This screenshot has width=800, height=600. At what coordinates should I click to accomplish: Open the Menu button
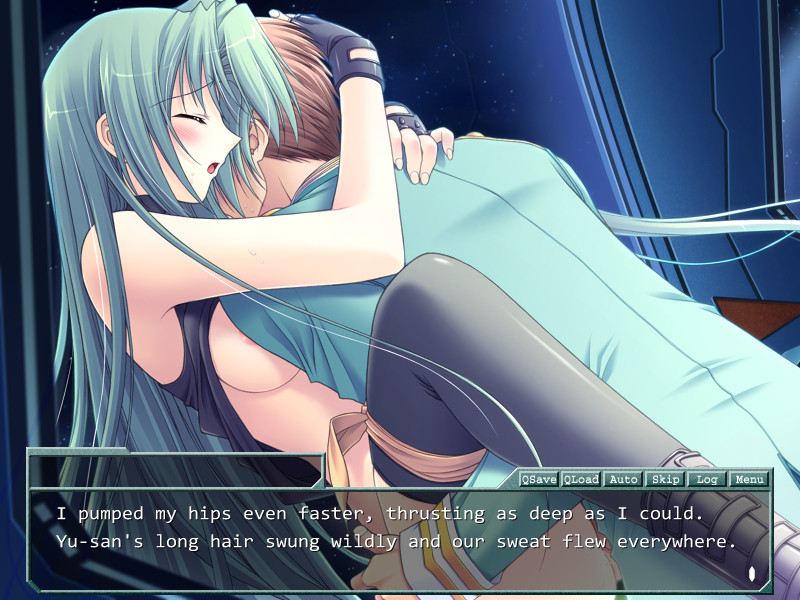(749, 479)
